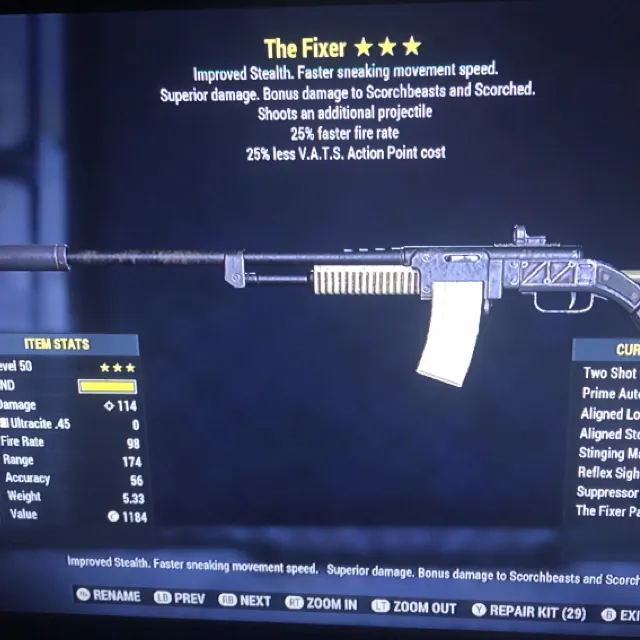The image size is (640, 640).
Task: Use the Repair Kit (29) option
Action: click(x=529, y=610)
